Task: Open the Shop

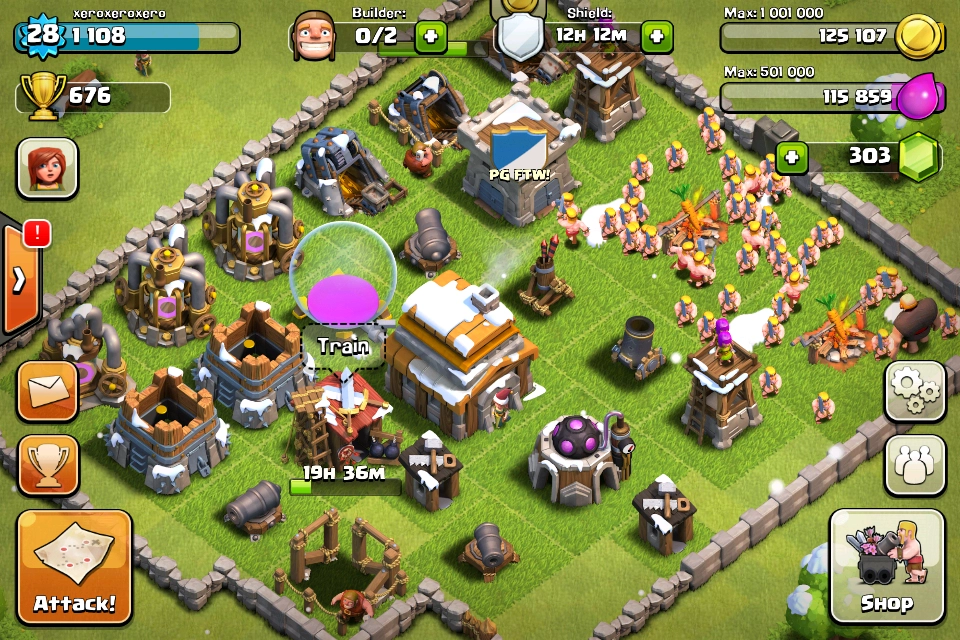Action: point(887,567)
